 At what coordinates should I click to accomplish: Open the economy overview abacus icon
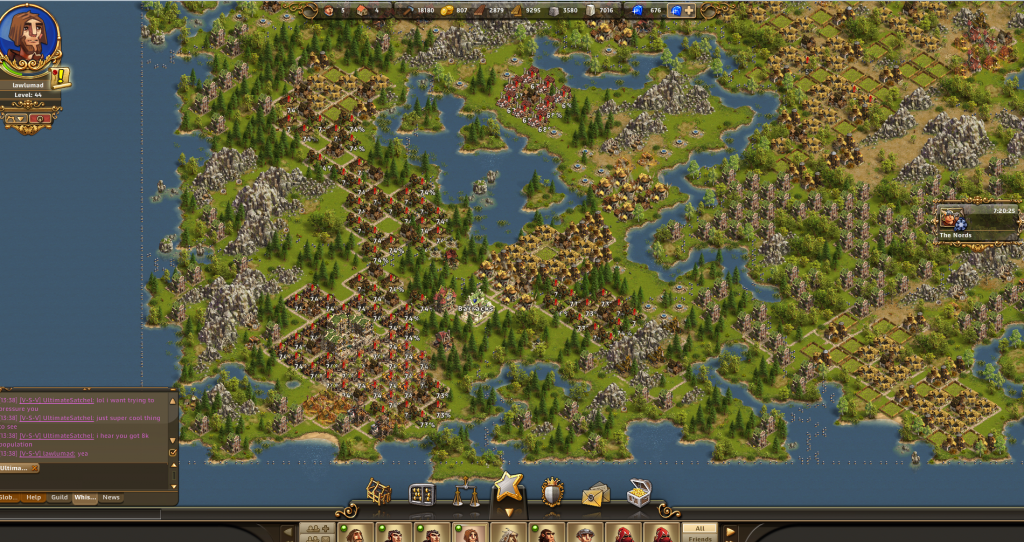pyautogui.click(x=421, y=494)
